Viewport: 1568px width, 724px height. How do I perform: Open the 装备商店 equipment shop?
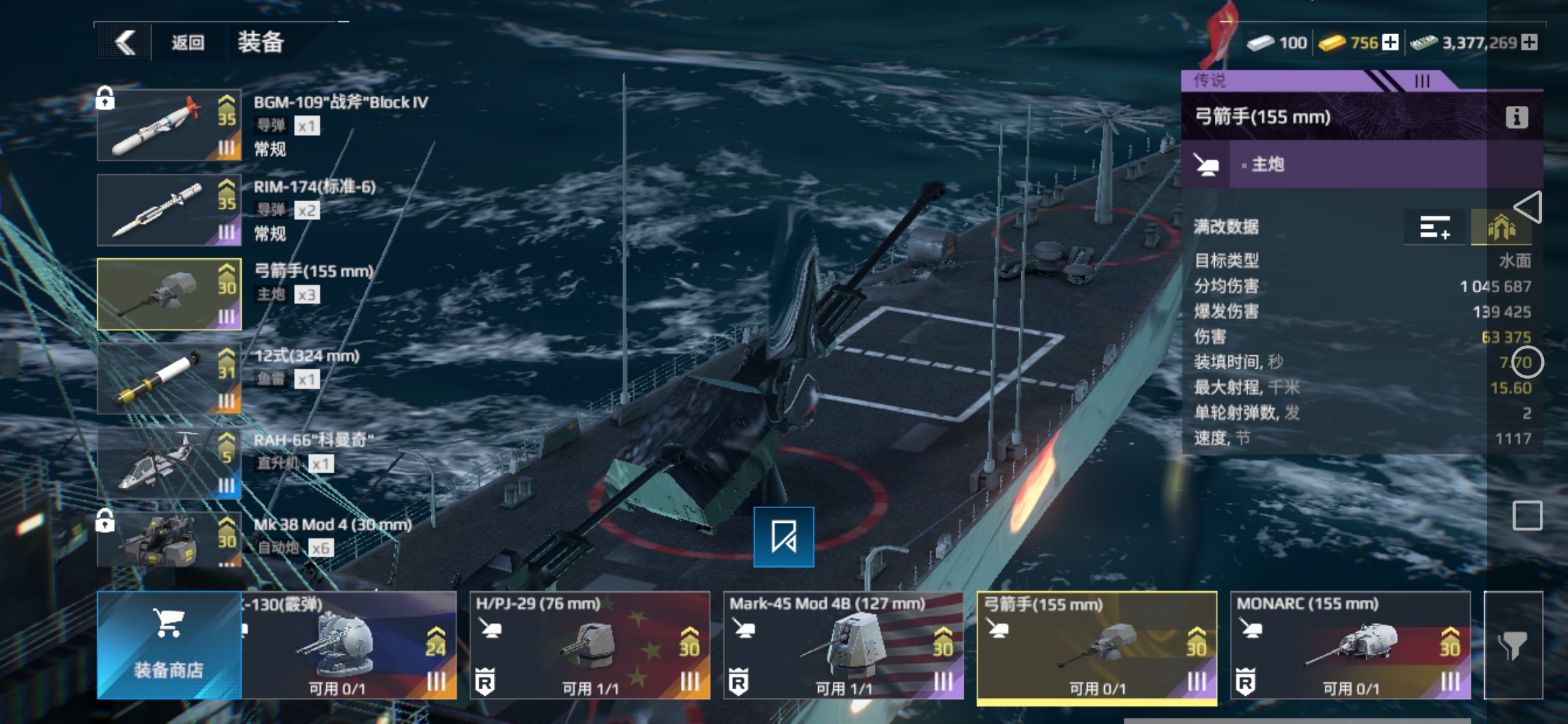coord(169,645)
